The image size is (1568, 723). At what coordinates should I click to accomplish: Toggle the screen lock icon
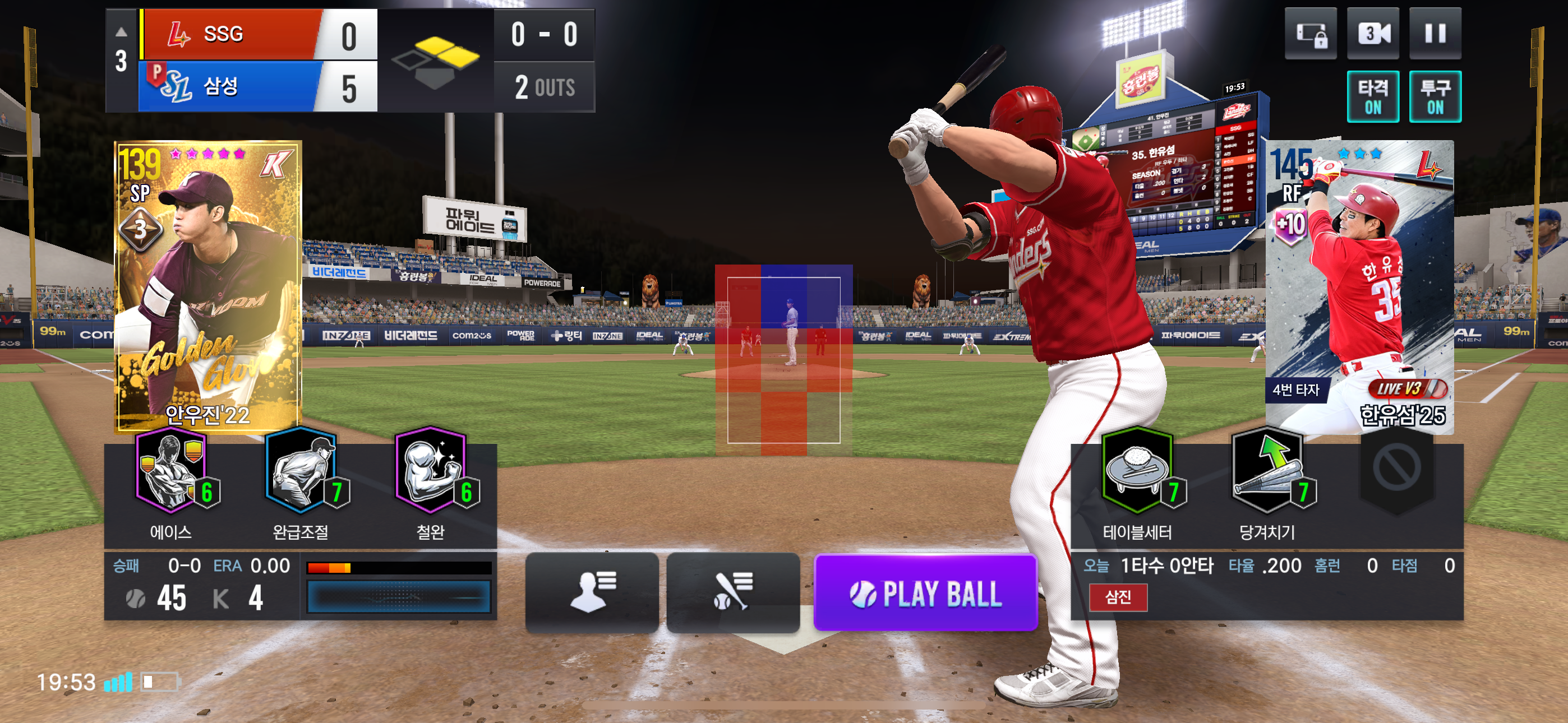(x=1310, y=34)
